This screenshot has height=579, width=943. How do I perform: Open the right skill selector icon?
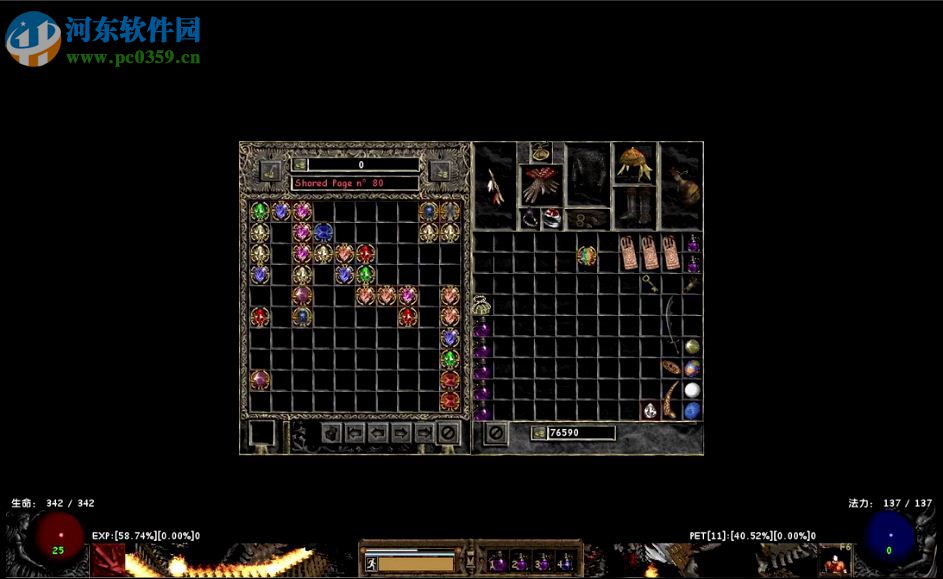[x=835, y=562]
